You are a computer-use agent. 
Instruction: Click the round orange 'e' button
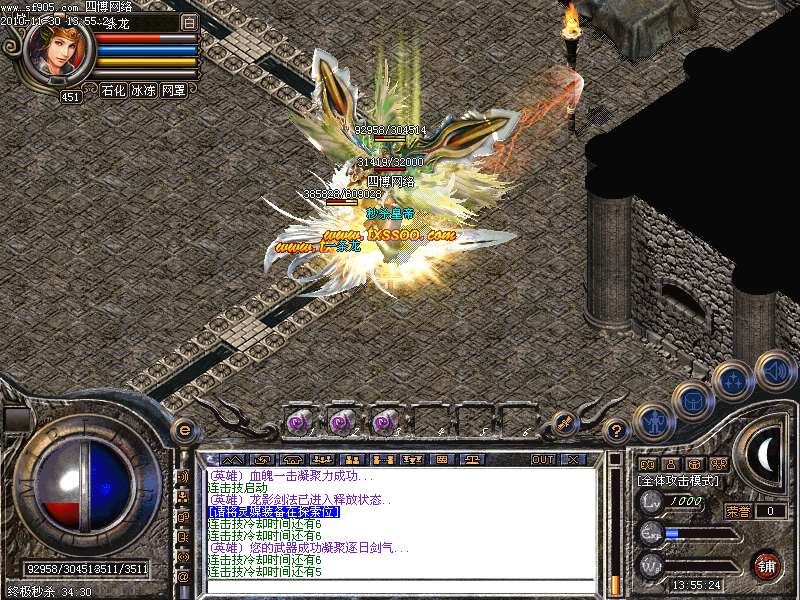click(x=184, y=430)
